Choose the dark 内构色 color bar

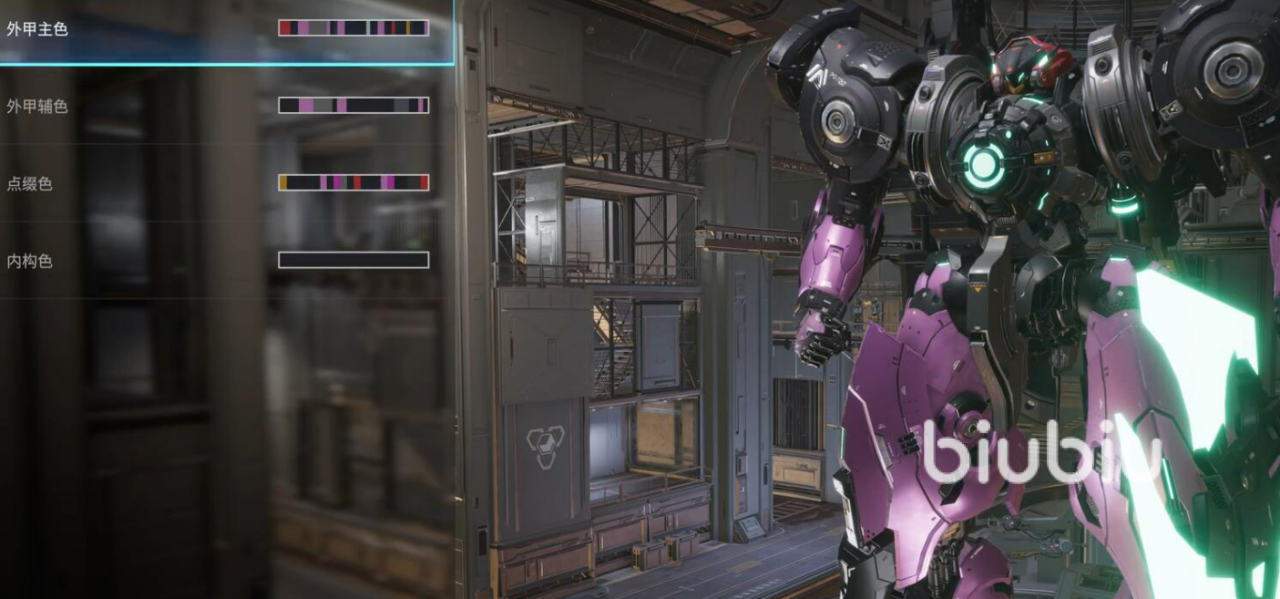click(353, 260)
